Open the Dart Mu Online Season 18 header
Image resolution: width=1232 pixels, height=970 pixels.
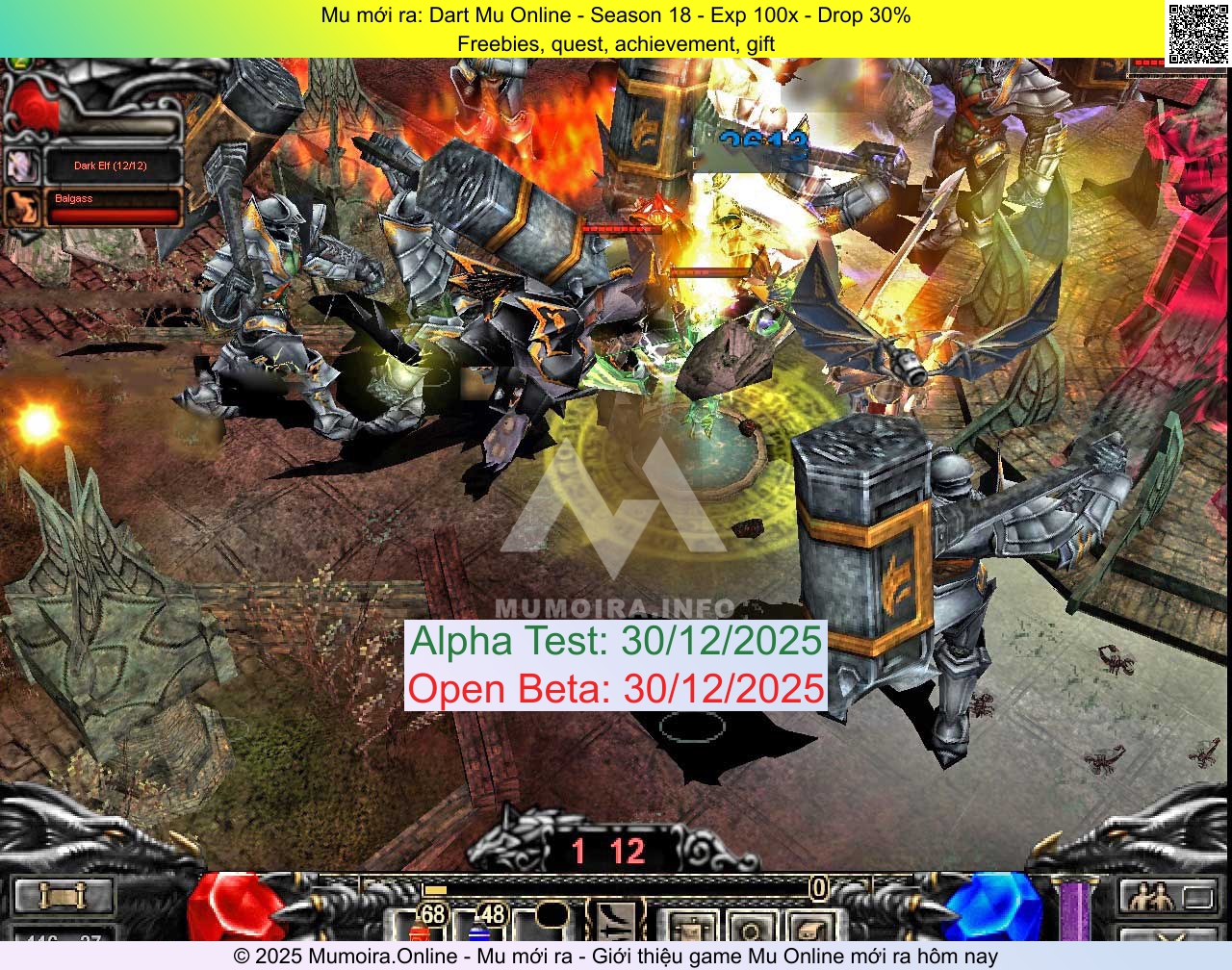click(x=616, y=15)
